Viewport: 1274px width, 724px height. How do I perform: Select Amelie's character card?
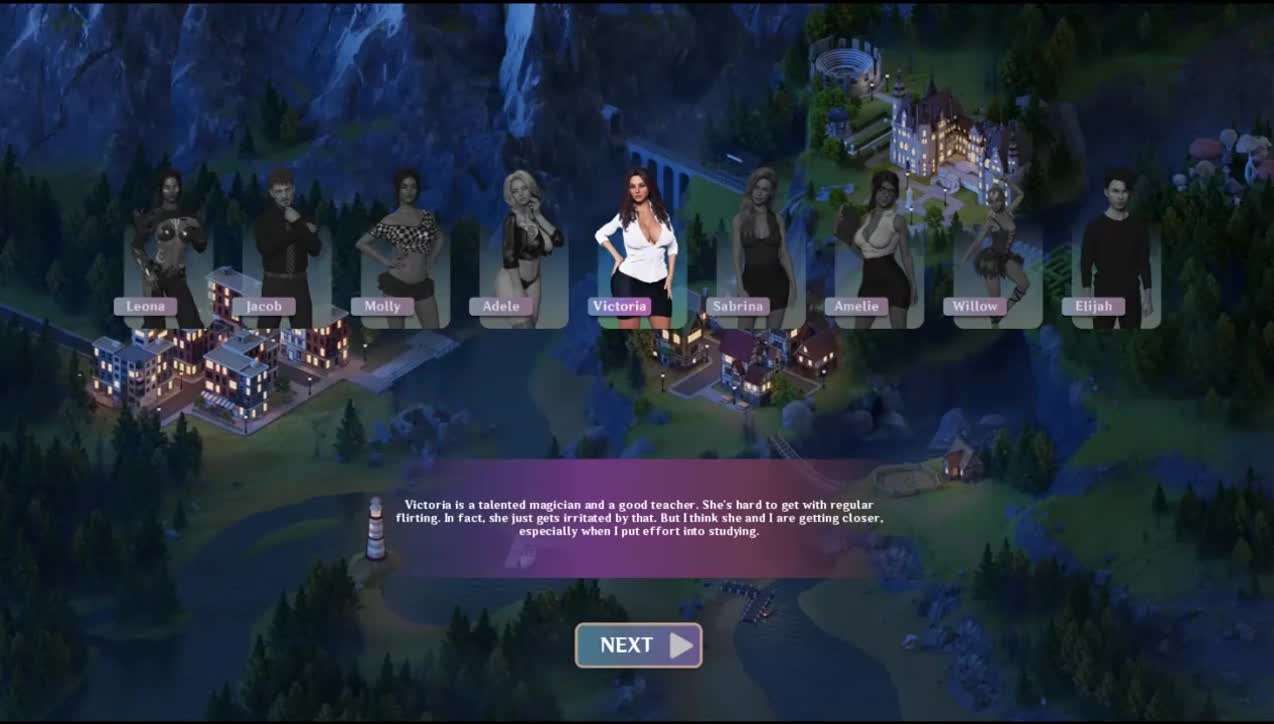tap(879, 260)
